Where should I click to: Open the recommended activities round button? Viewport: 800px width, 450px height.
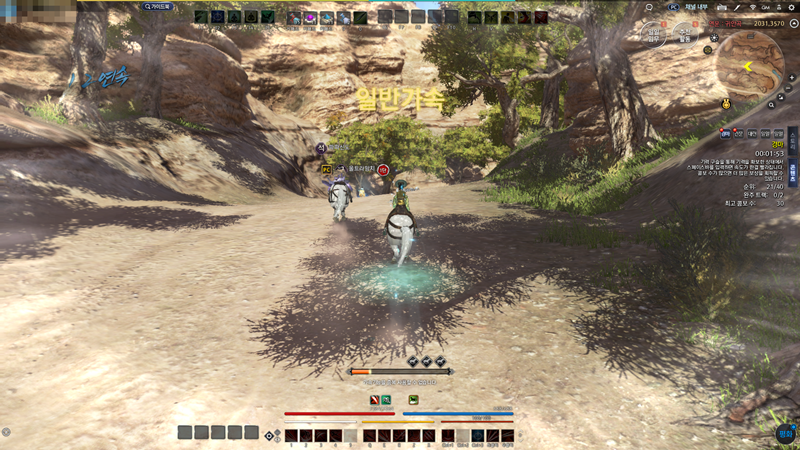[686, 35]
